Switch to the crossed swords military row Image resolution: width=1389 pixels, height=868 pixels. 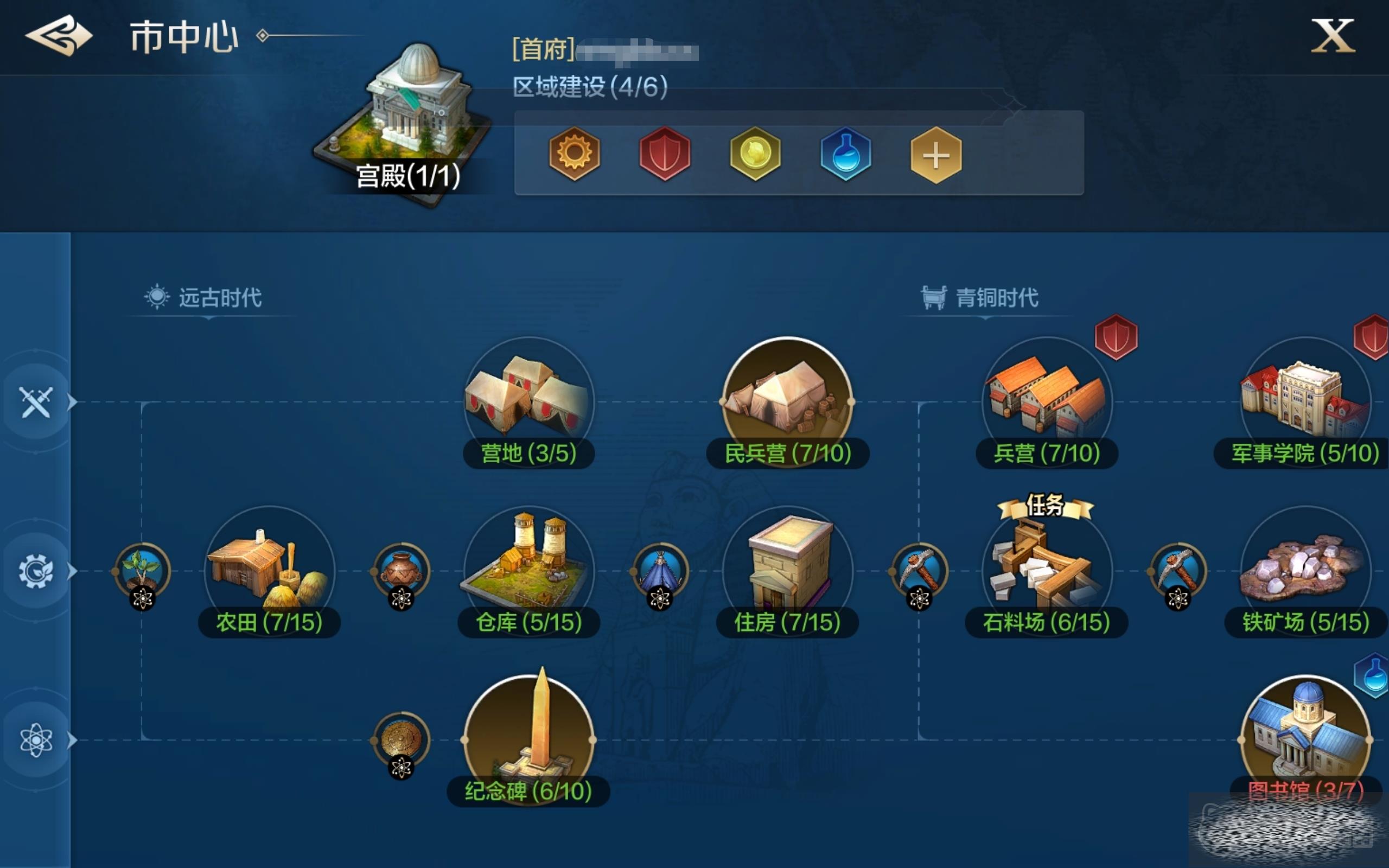[36, 402]
